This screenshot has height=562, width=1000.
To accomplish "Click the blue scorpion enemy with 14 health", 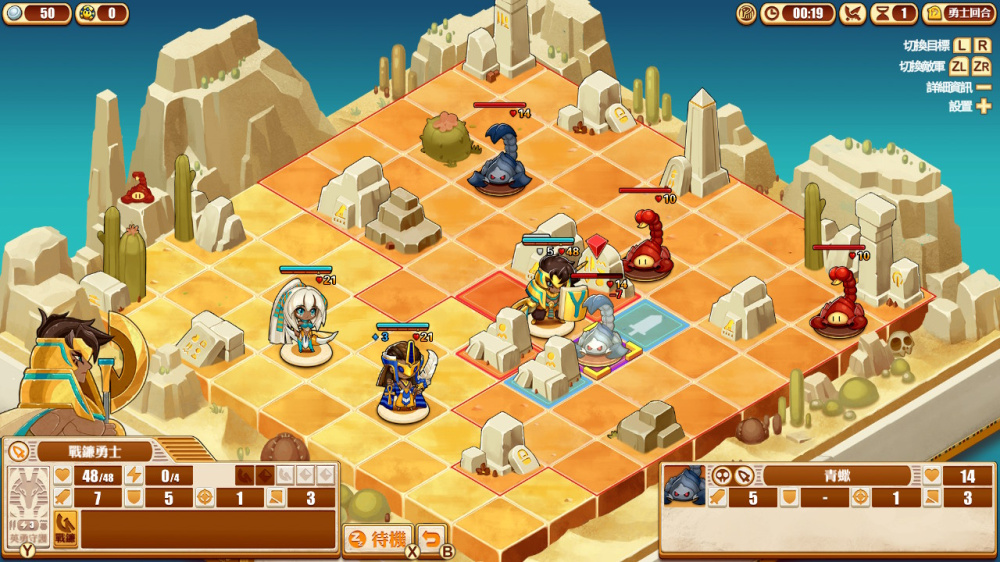I will [x=500, y=158].
